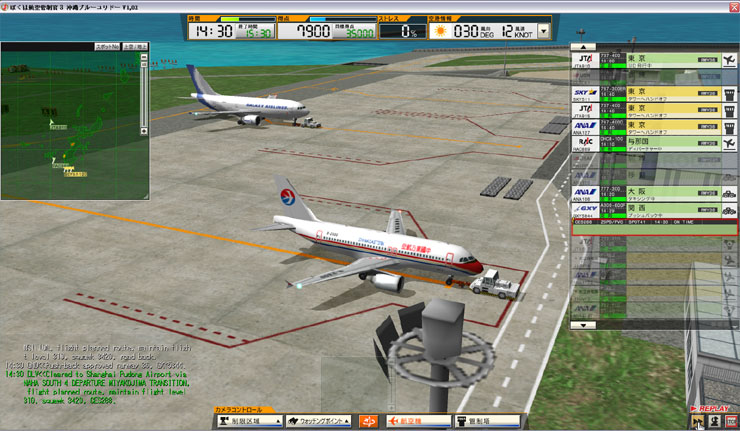Open the 制限区域 camera dropdown
The image size is (740, 431).
pos(248,422)
